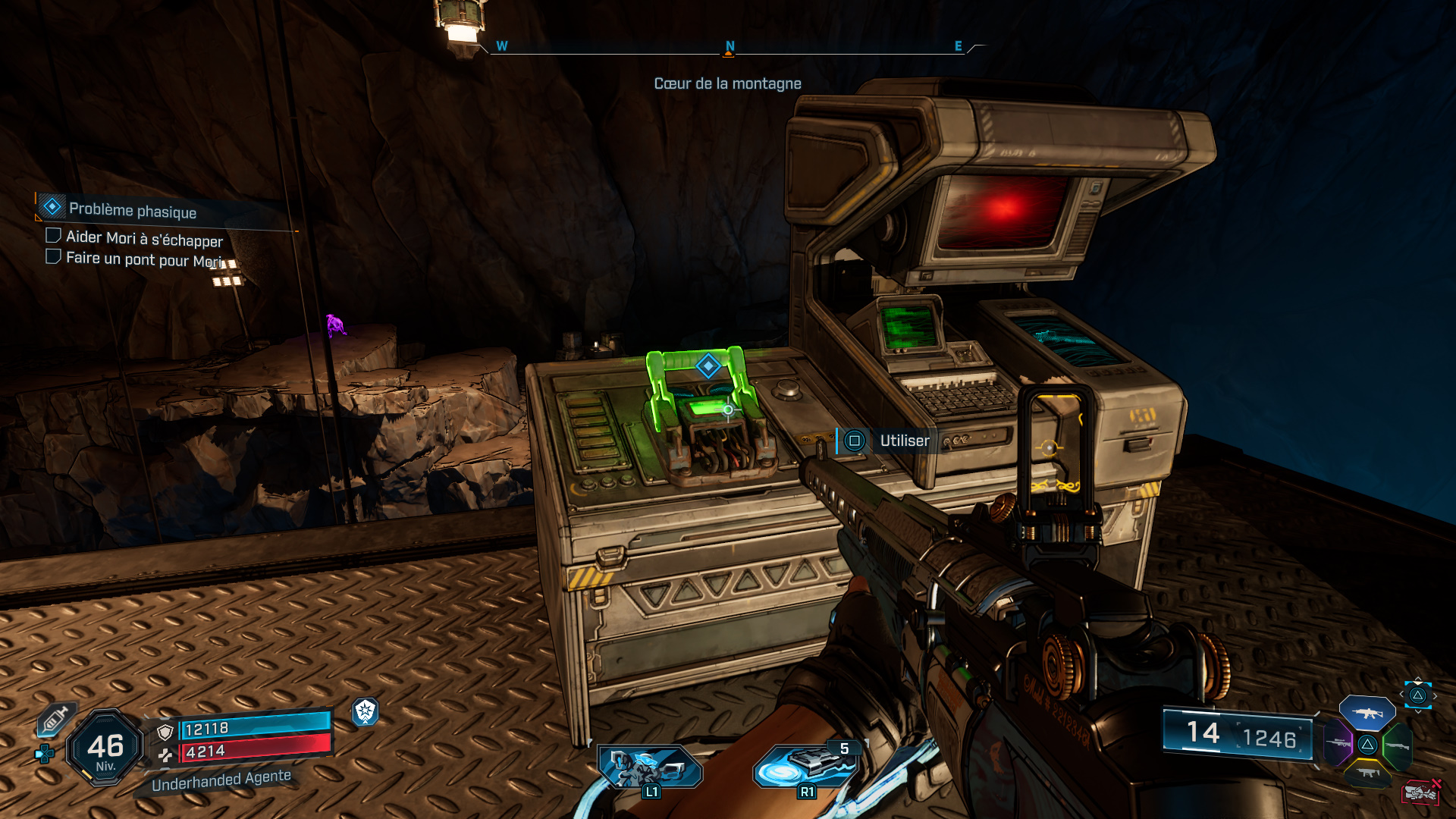Click the north marker on the compass
The width and height of the screenshot is (1456, 819).
click(730, 47)
